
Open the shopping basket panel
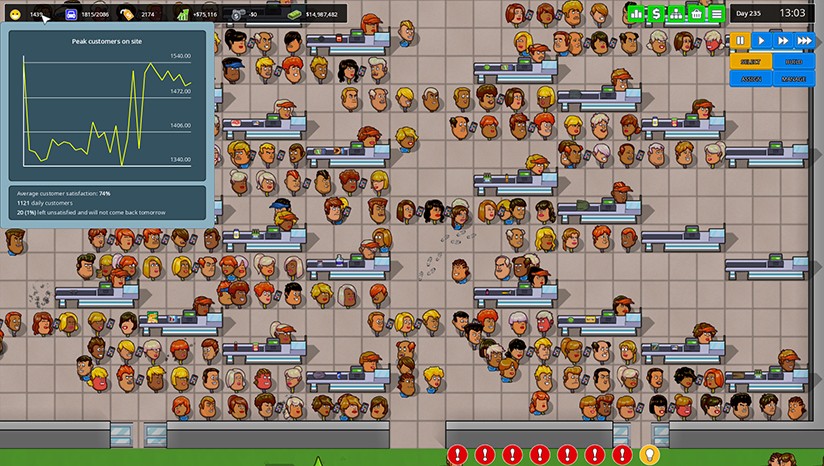[696, 14]
